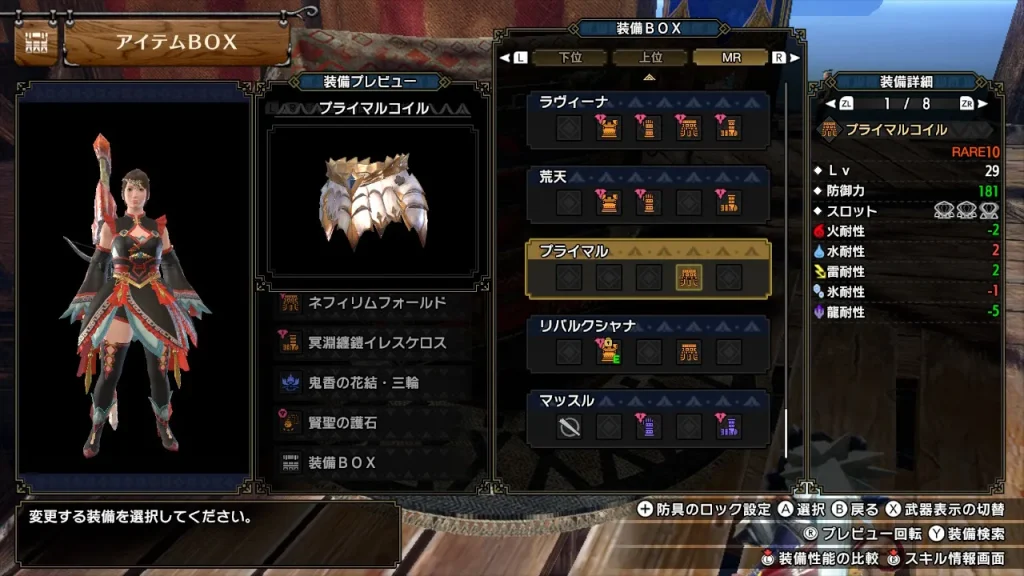This screenshot has width=1024, height=576.
Task: Select the 冥淵纏鎧イレスケロス equipment entry
Action: [371, 342]
